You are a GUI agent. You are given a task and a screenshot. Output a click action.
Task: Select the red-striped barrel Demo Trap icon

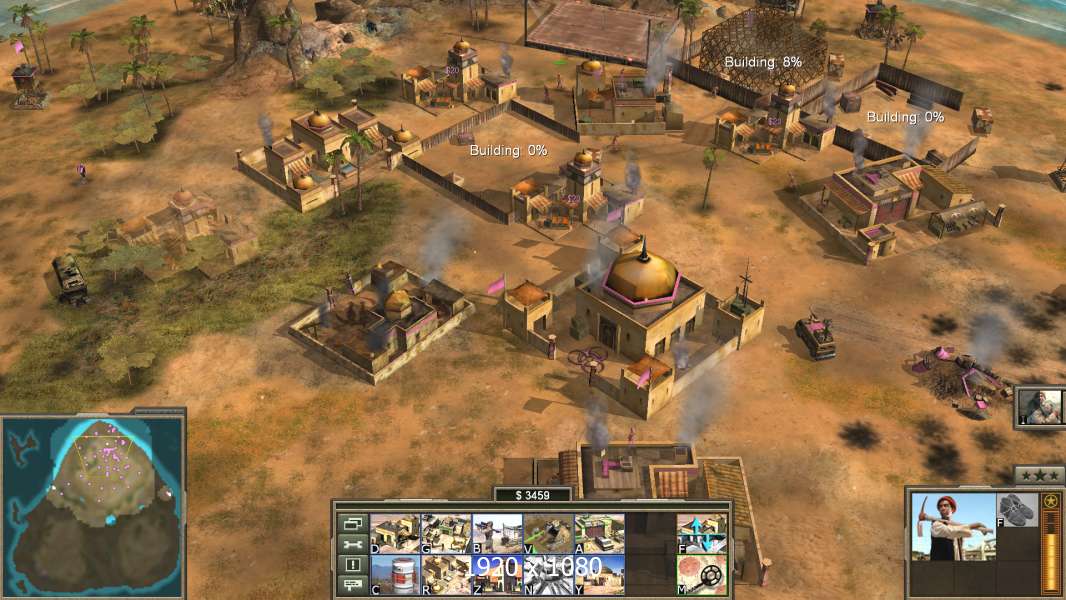coord(395,575)
